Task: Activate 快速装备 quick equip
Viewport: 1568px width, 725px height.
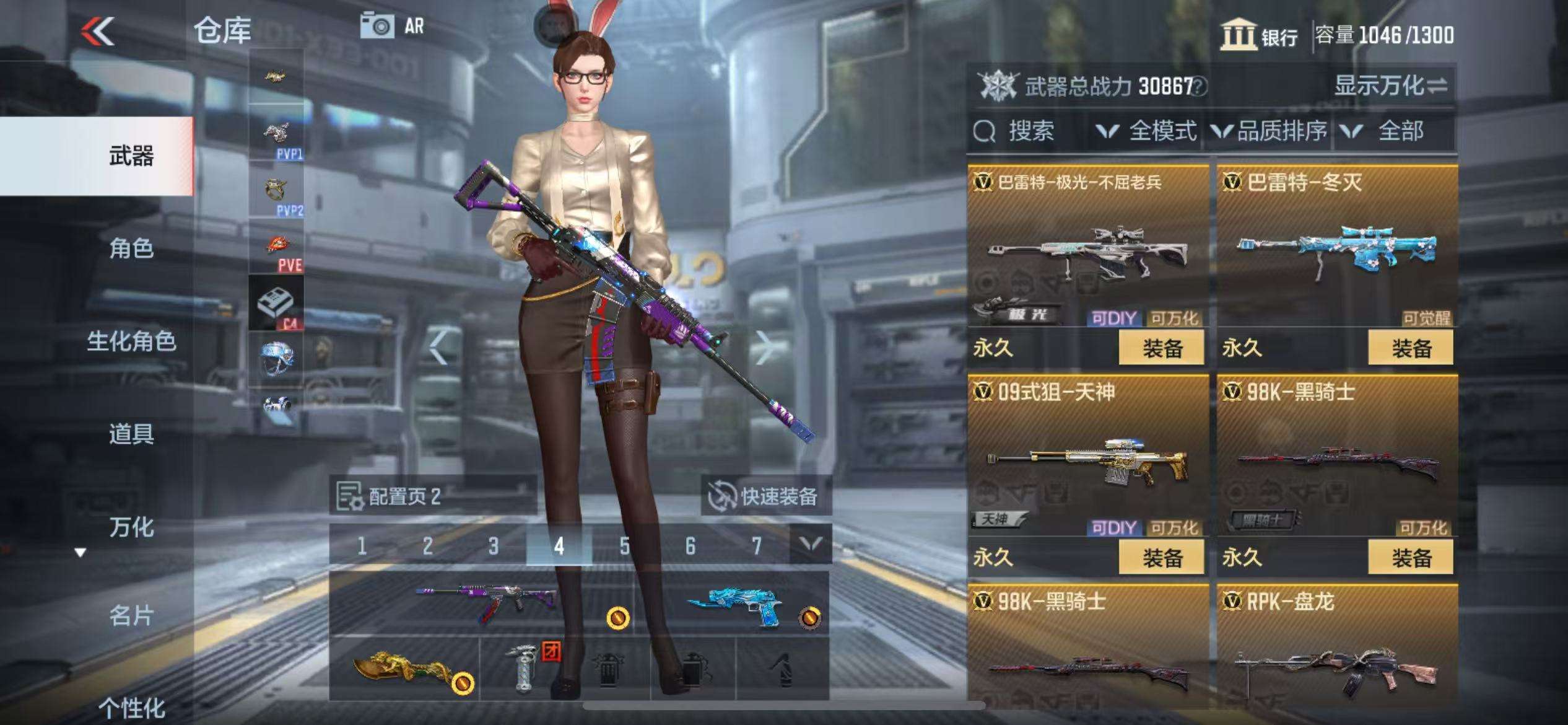Action: click(765, 496)
